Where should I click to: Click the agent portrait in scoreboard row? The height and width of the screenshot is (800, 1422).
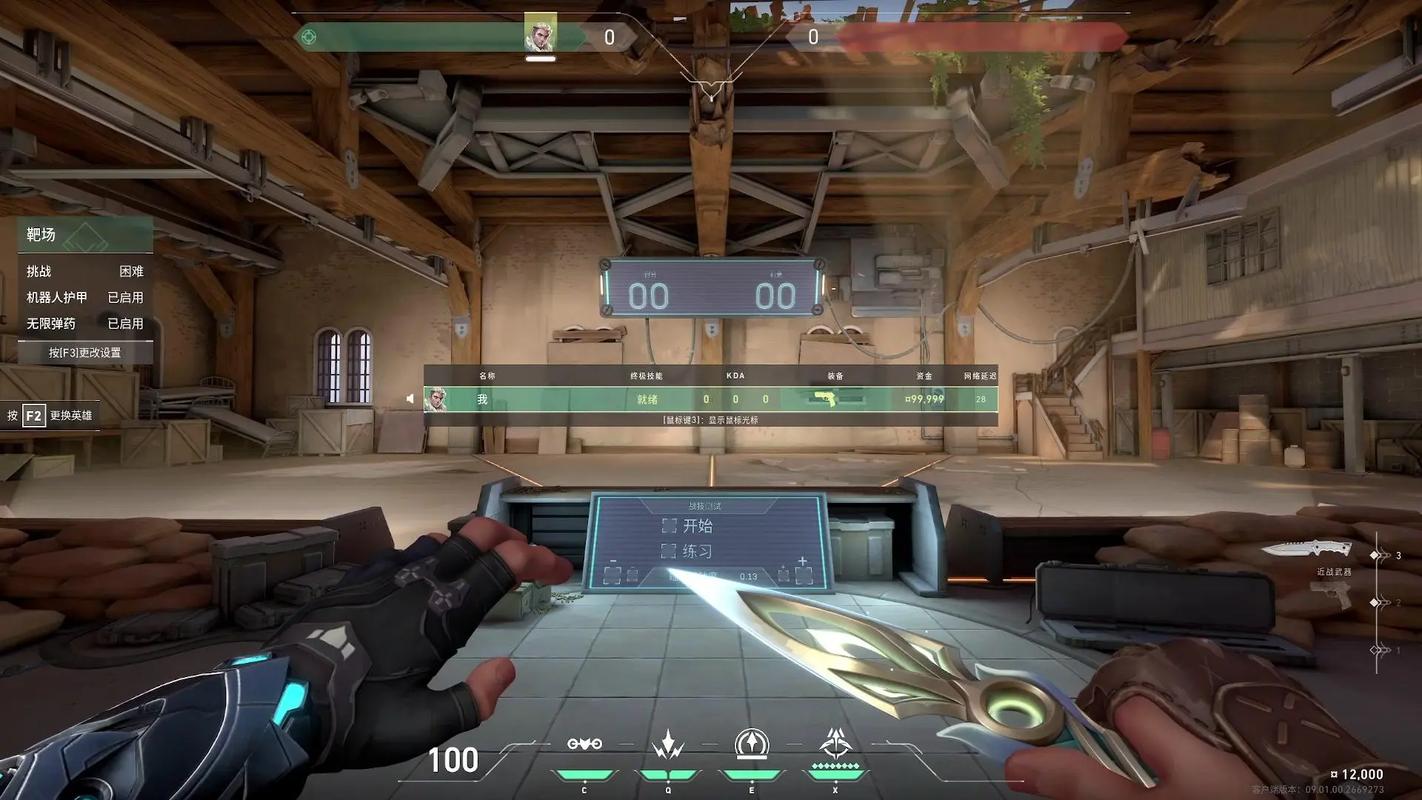click(435, 399)
